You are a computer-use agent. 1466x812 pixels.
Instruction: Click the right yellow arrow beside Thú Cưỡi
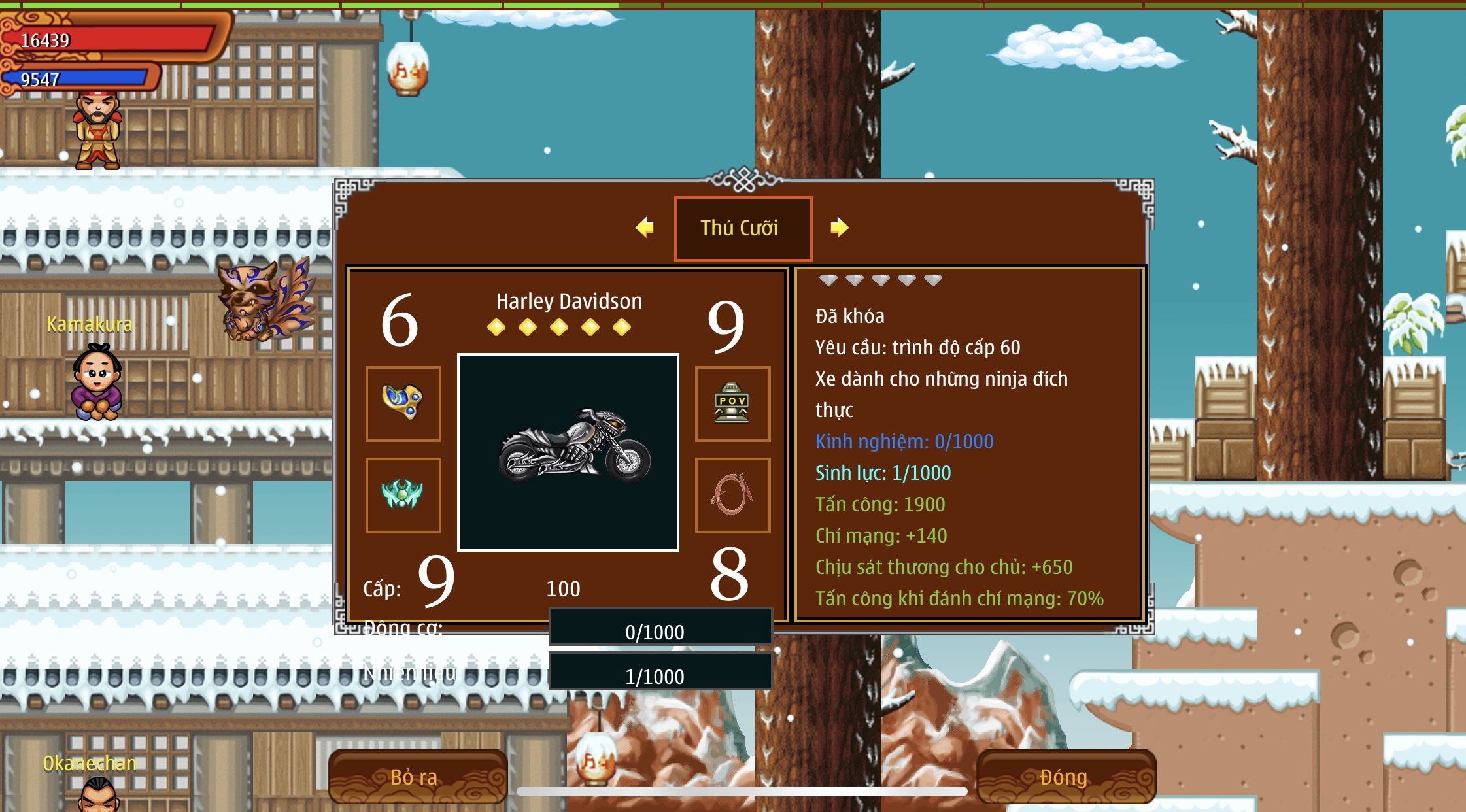pos(840,228)
